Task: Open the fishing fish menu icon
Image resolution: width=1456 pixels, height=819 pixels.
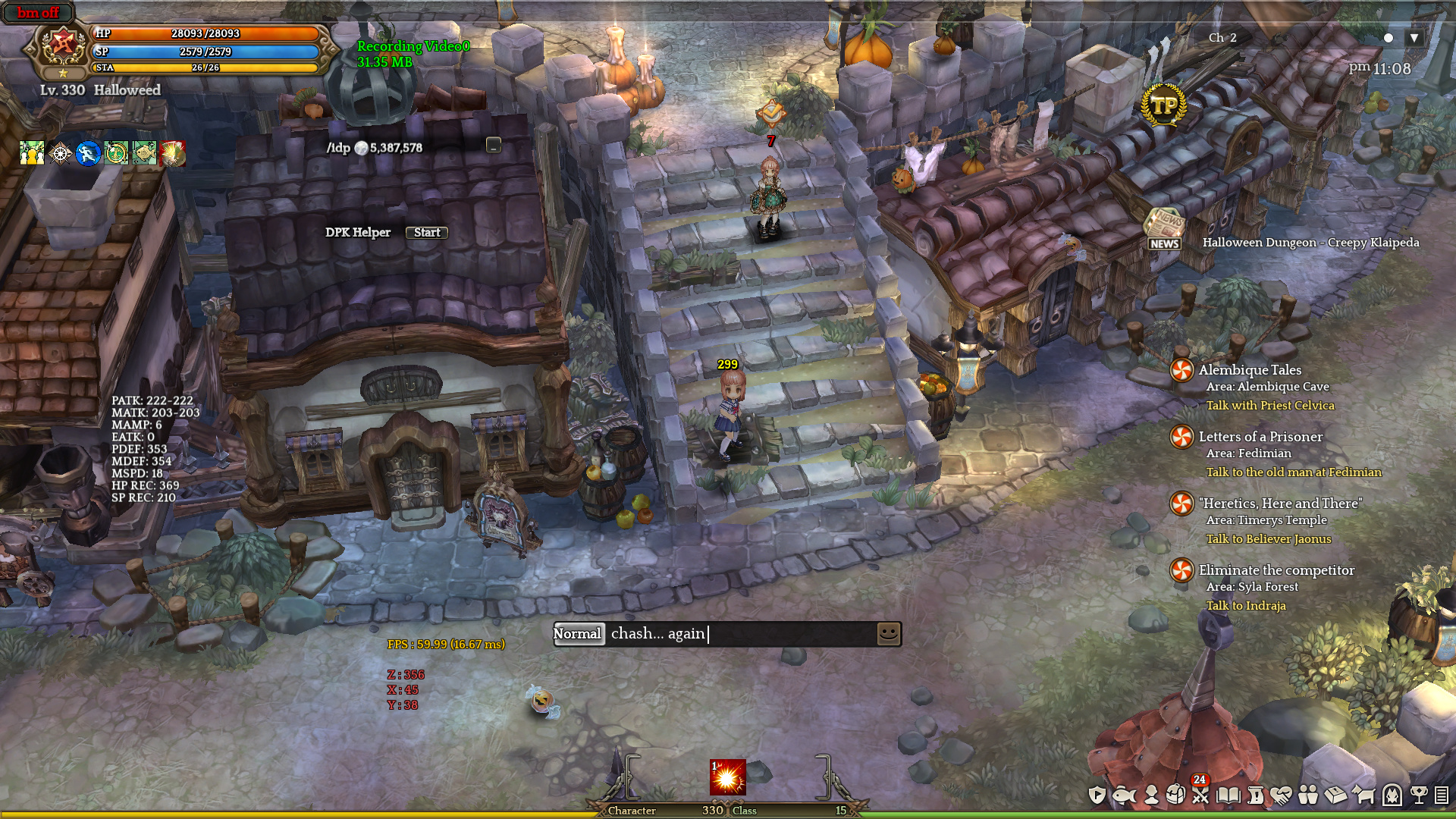Action: pyautogui.click(x=1124, y=795)
